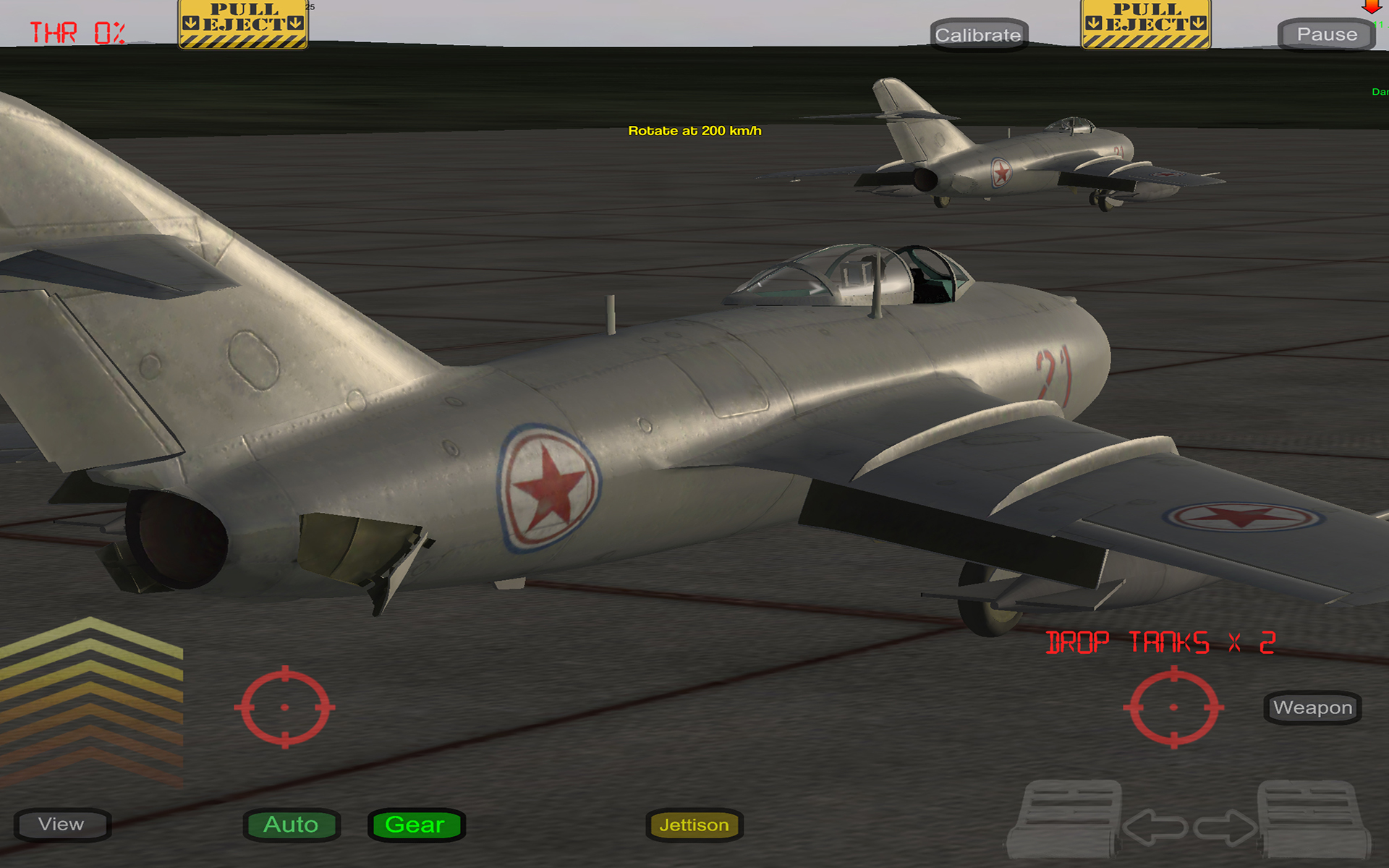1389x868 pixels.
Task: Click the Rotate at 200 km/h hint
Action: pyautogui.click(x=697, y=132)
